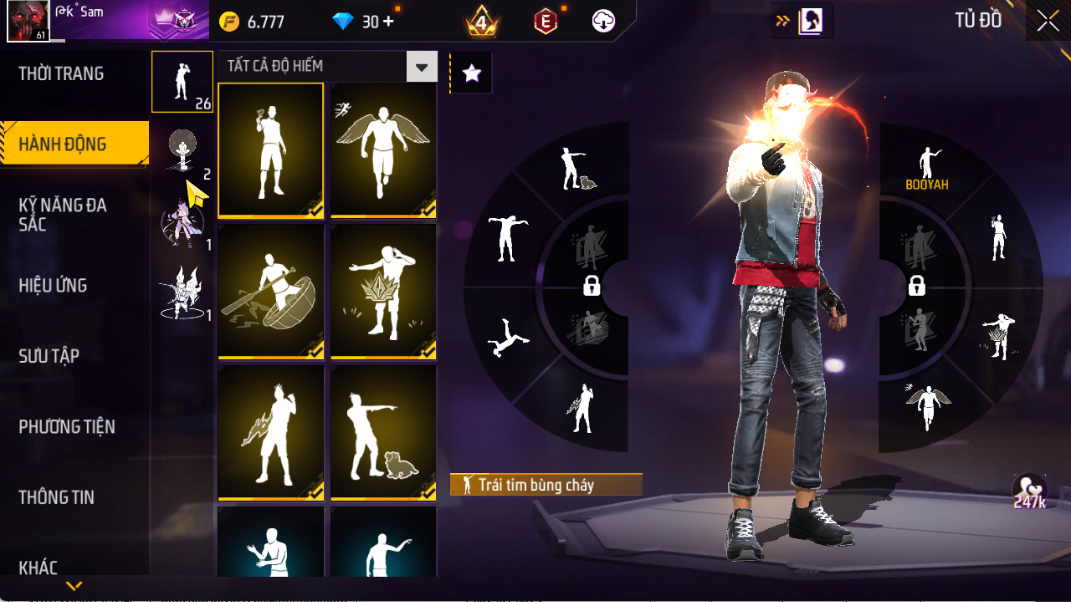Choose the Phương Tiện category

pos(67,427)
